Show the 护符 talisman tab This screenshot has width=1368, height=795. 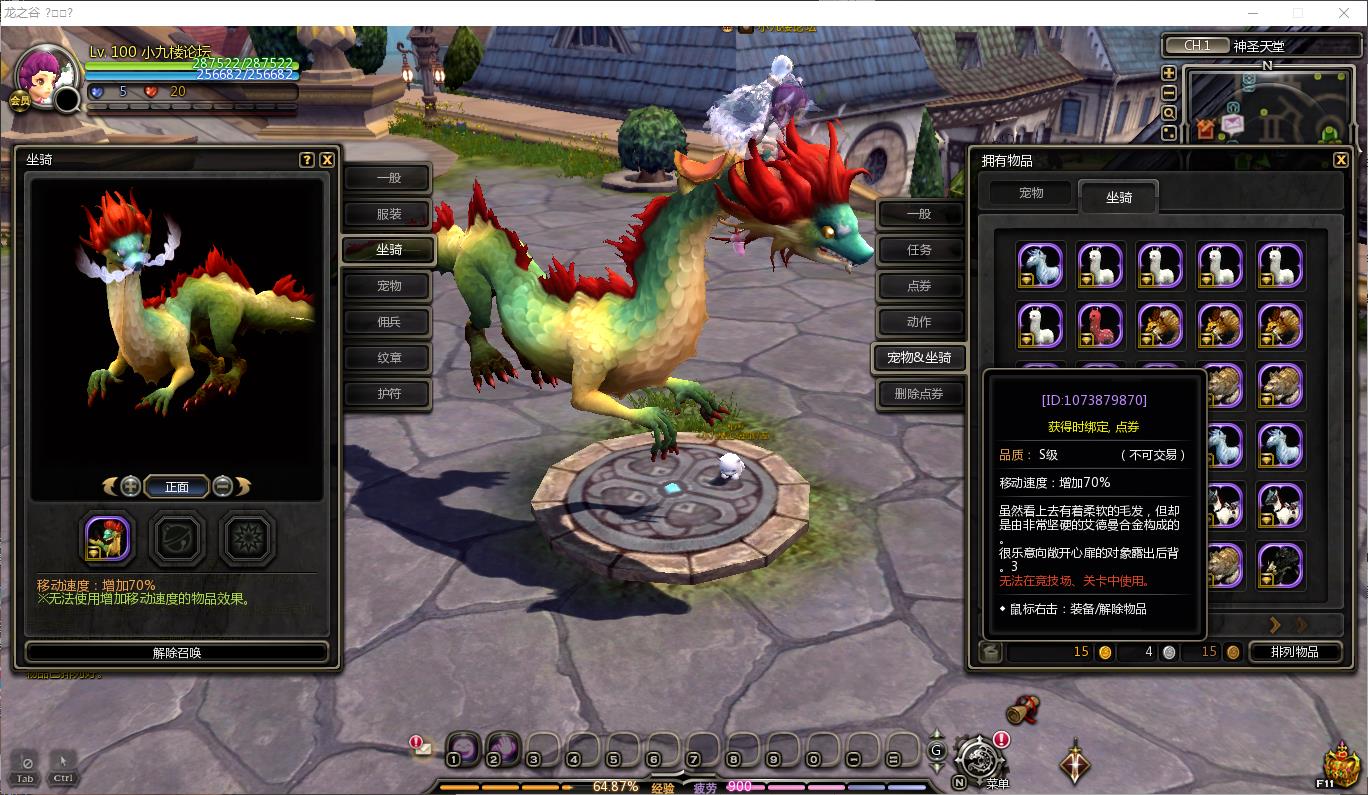point(388,394)
